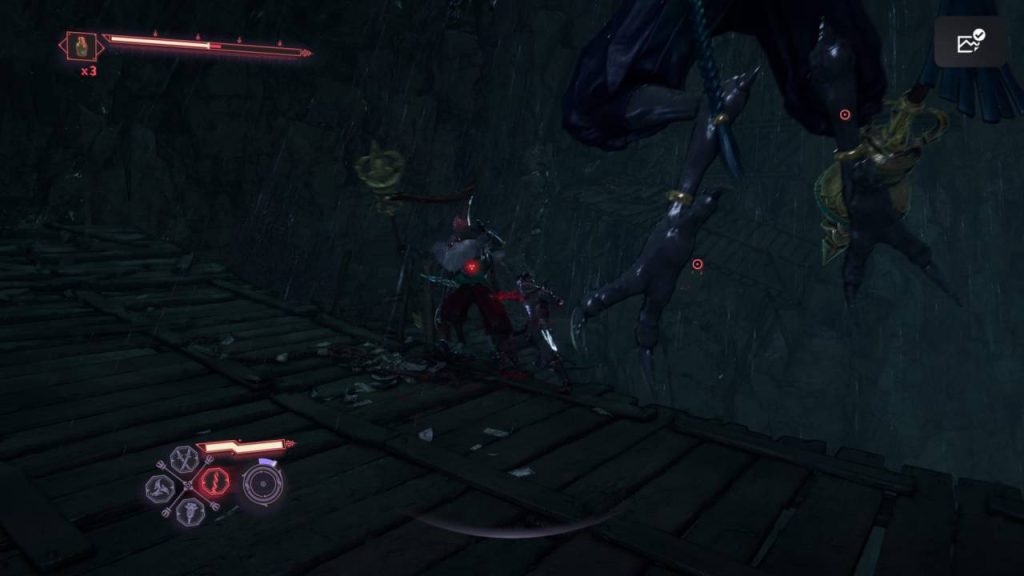
Task: Pick the bottom octagon weapon icon
Action: pos(188,512)
